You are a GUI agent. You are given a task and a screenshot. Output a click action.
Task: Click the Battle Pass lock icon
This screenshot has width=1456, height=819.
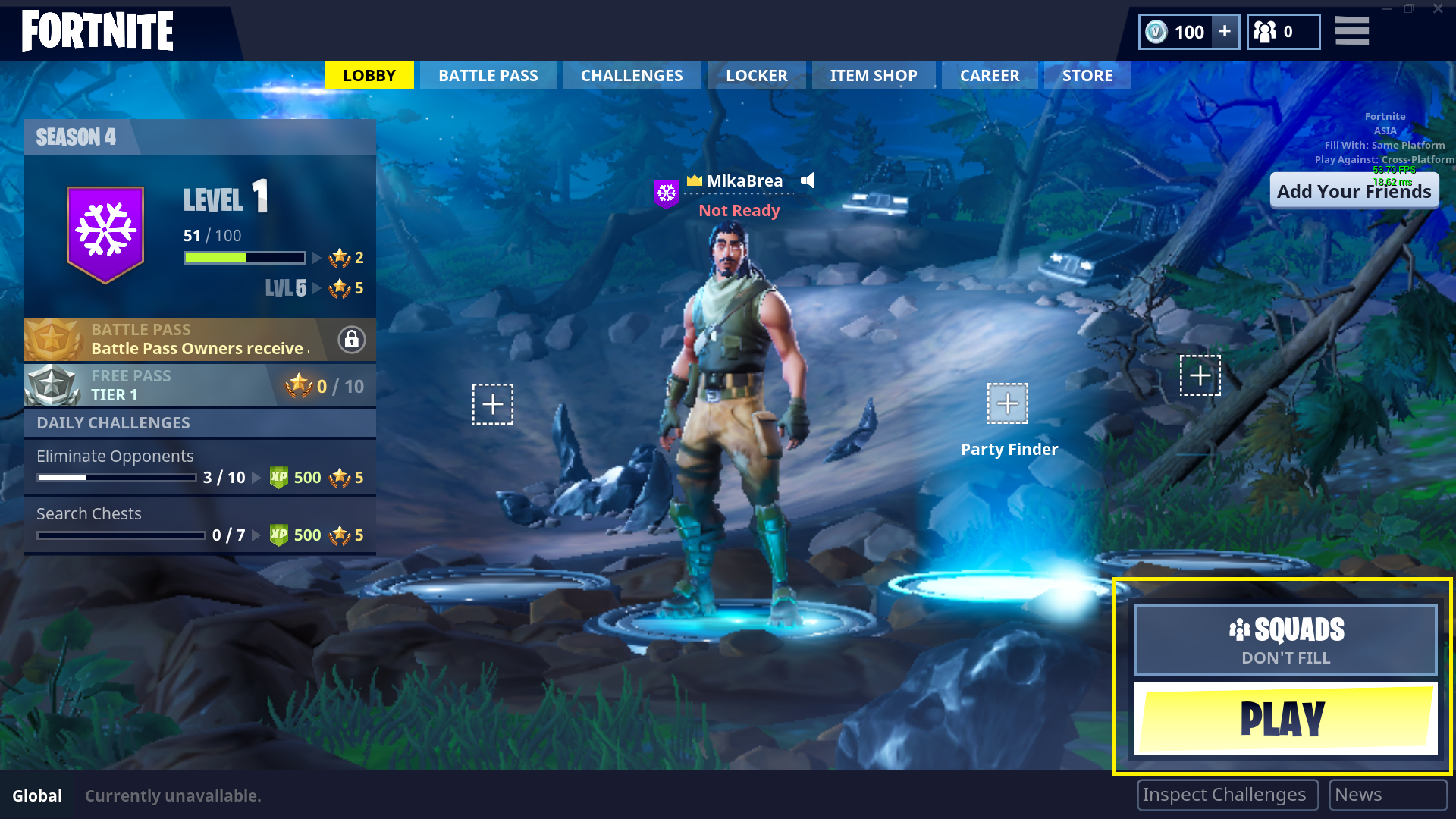(351, 340)
